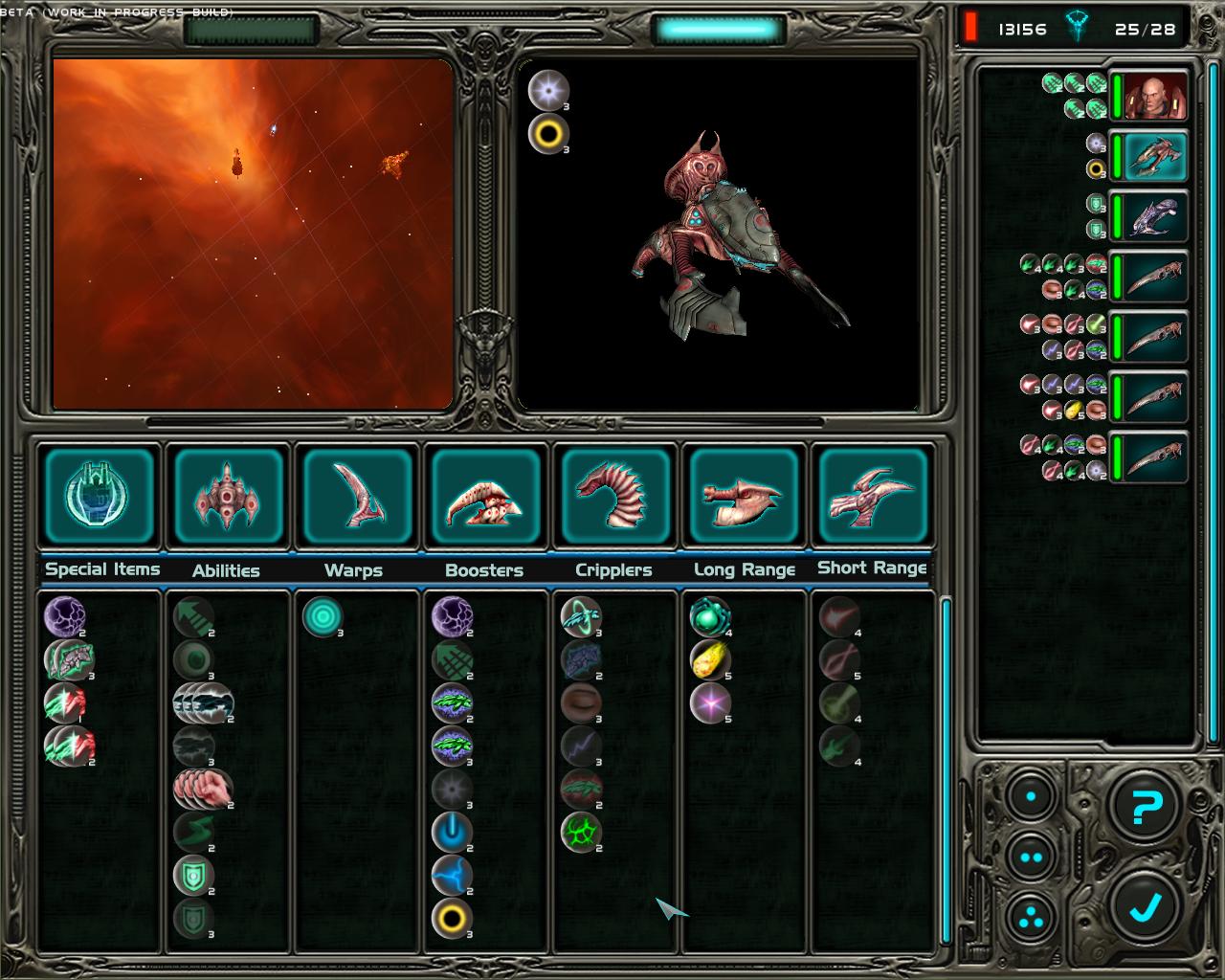This screenshot has height=980, width=1225.
Task: Confirm with the blue checkmark button
Action: (x=1147, y=906)
